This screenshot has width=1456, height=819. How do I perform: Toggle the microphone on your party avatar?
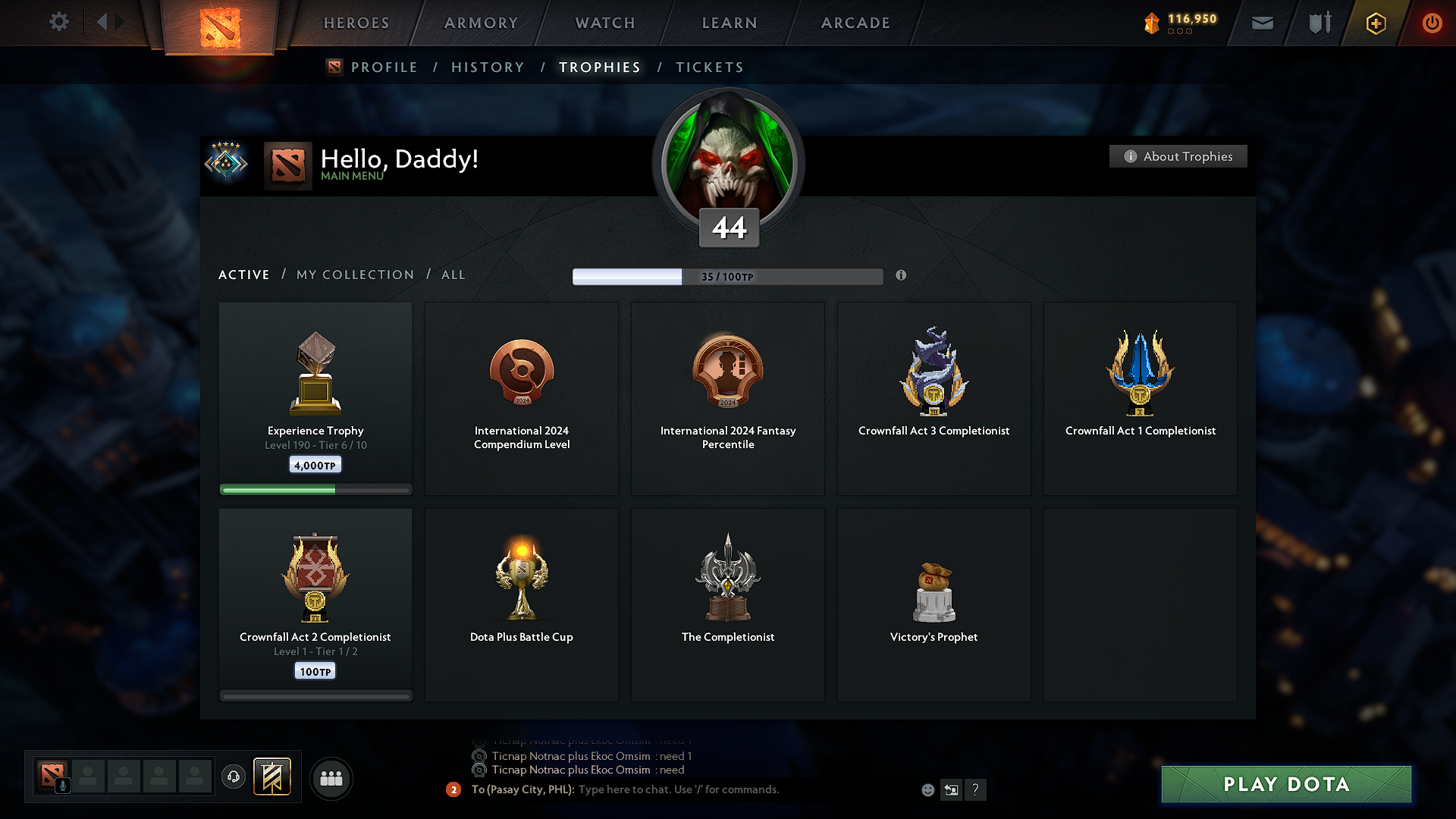[x=62, y=784]
